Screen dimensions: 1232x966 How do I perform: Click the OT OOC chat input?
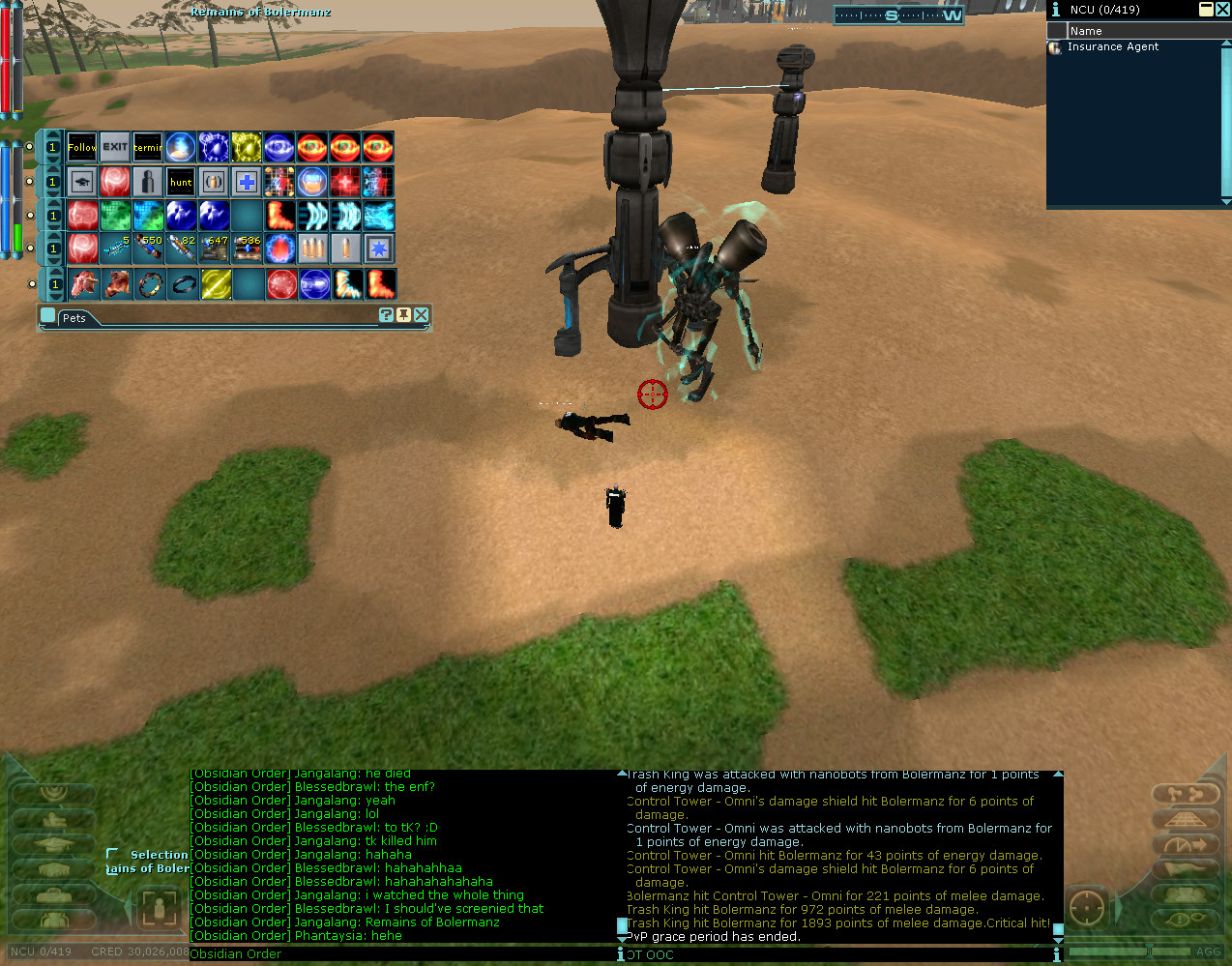pos(832,954)
